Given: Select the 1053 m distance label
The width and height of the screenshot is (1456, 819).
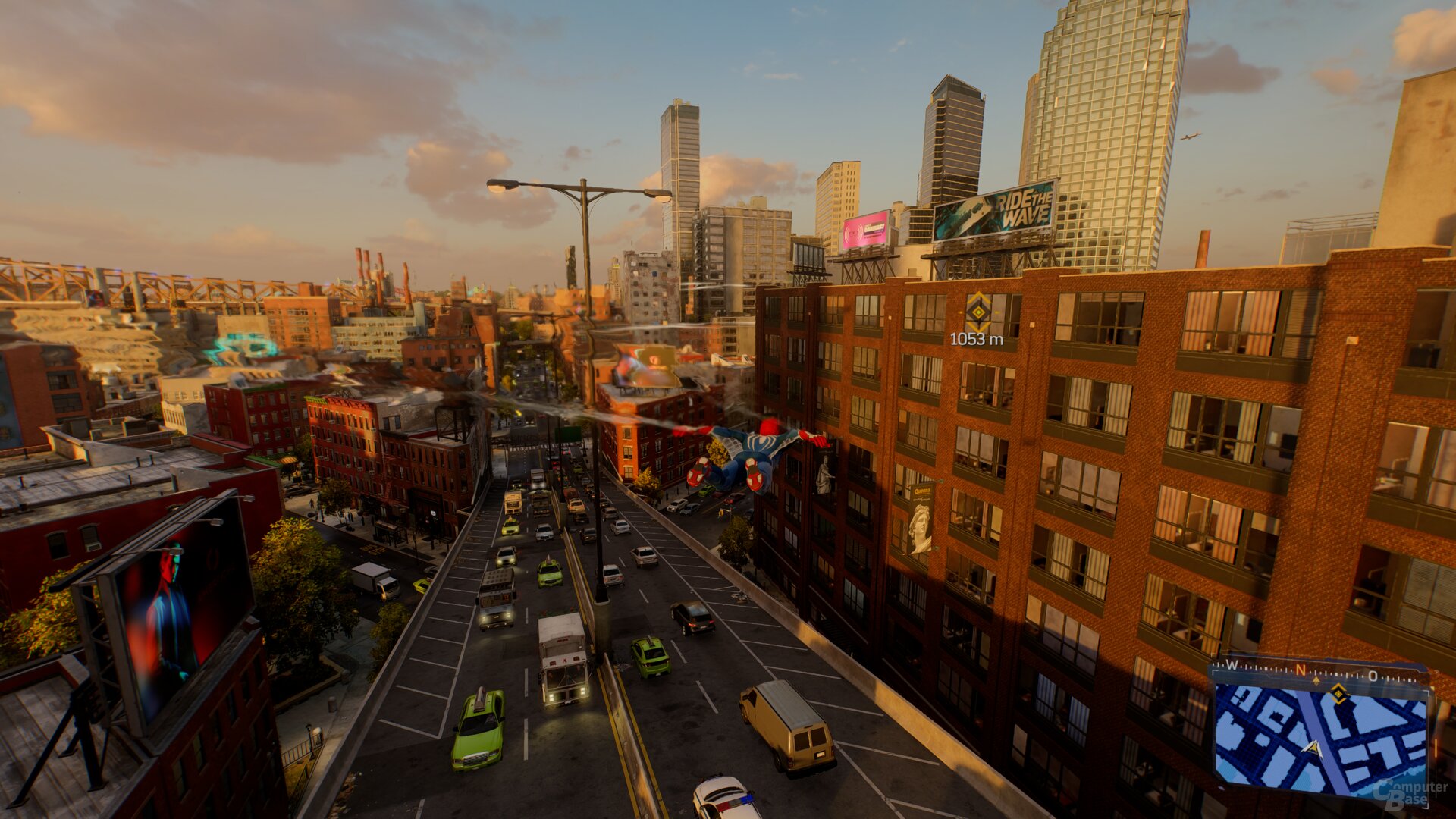Looking at the screenshot, I should pyautogui.click(x=977, y=340).
